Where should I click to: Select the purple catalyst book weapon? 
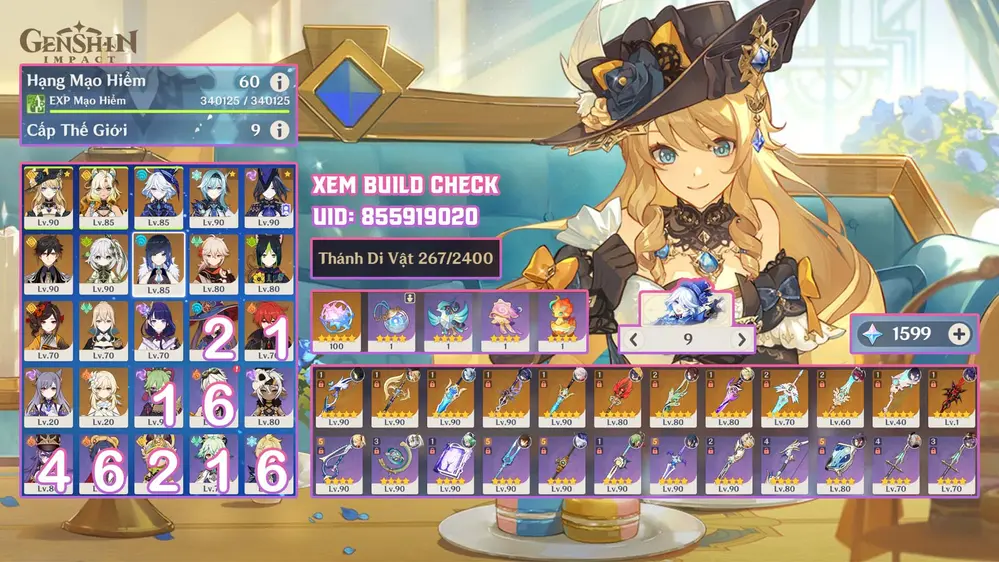[450, 467]
